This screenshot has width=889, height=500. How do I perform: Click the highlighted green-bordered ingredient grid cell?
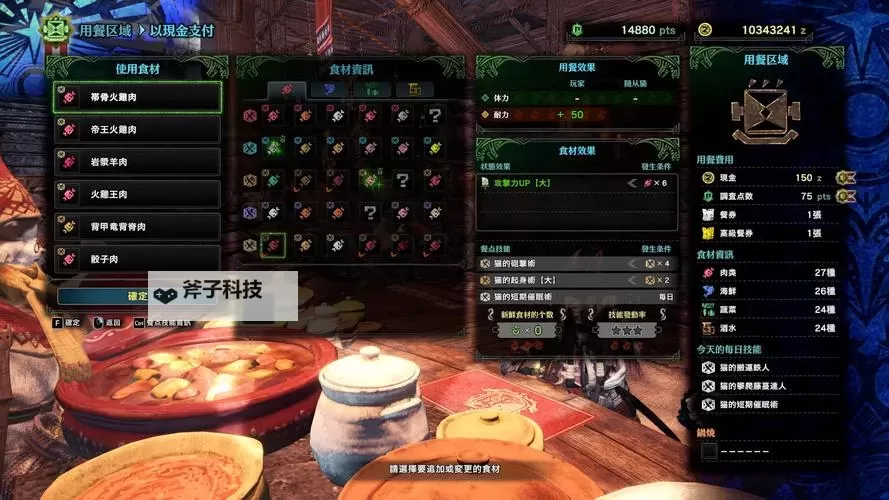click(272, 244)
